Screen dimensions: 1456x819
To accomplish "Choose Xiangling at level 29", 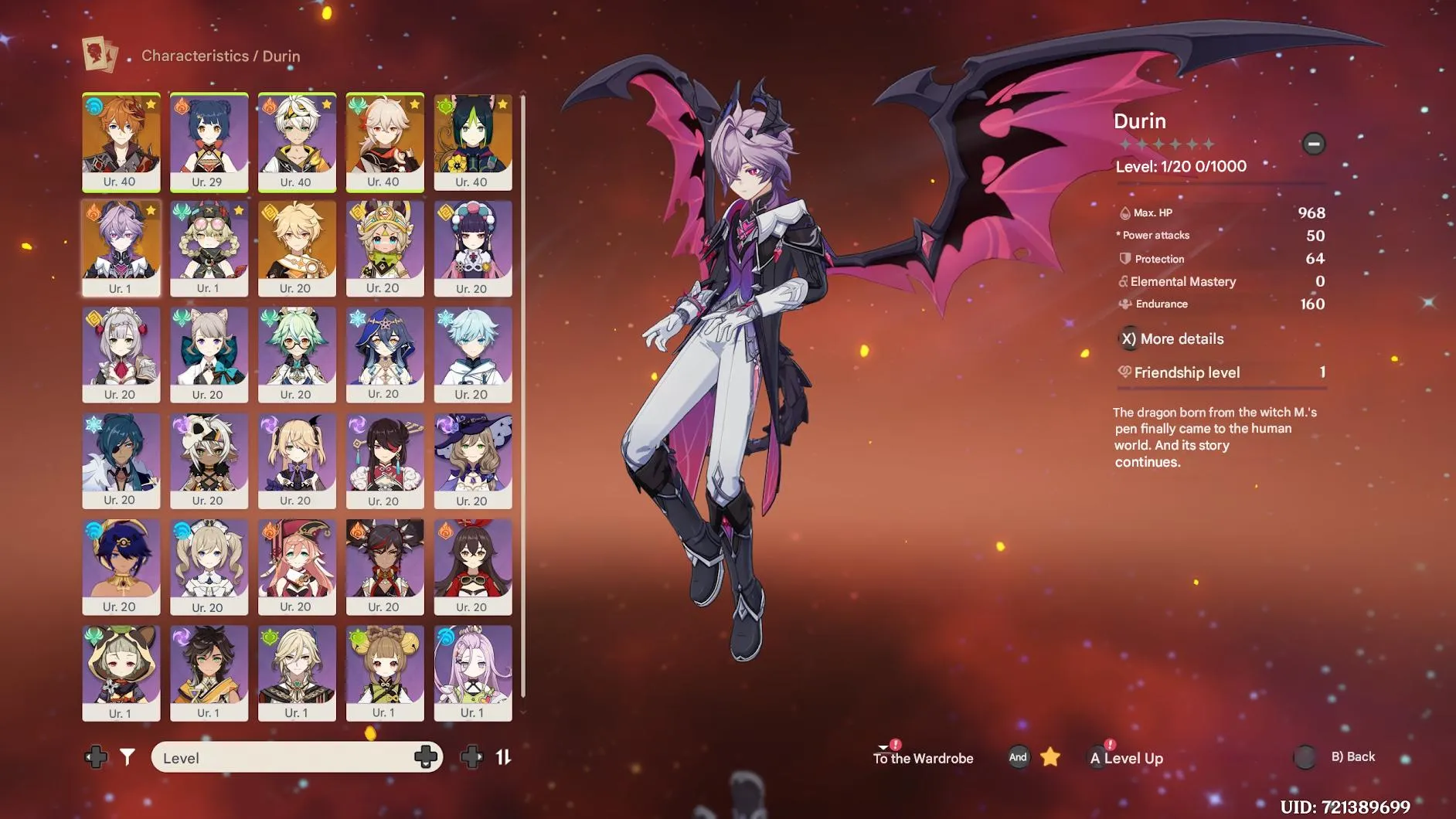I will pos(209,142).
